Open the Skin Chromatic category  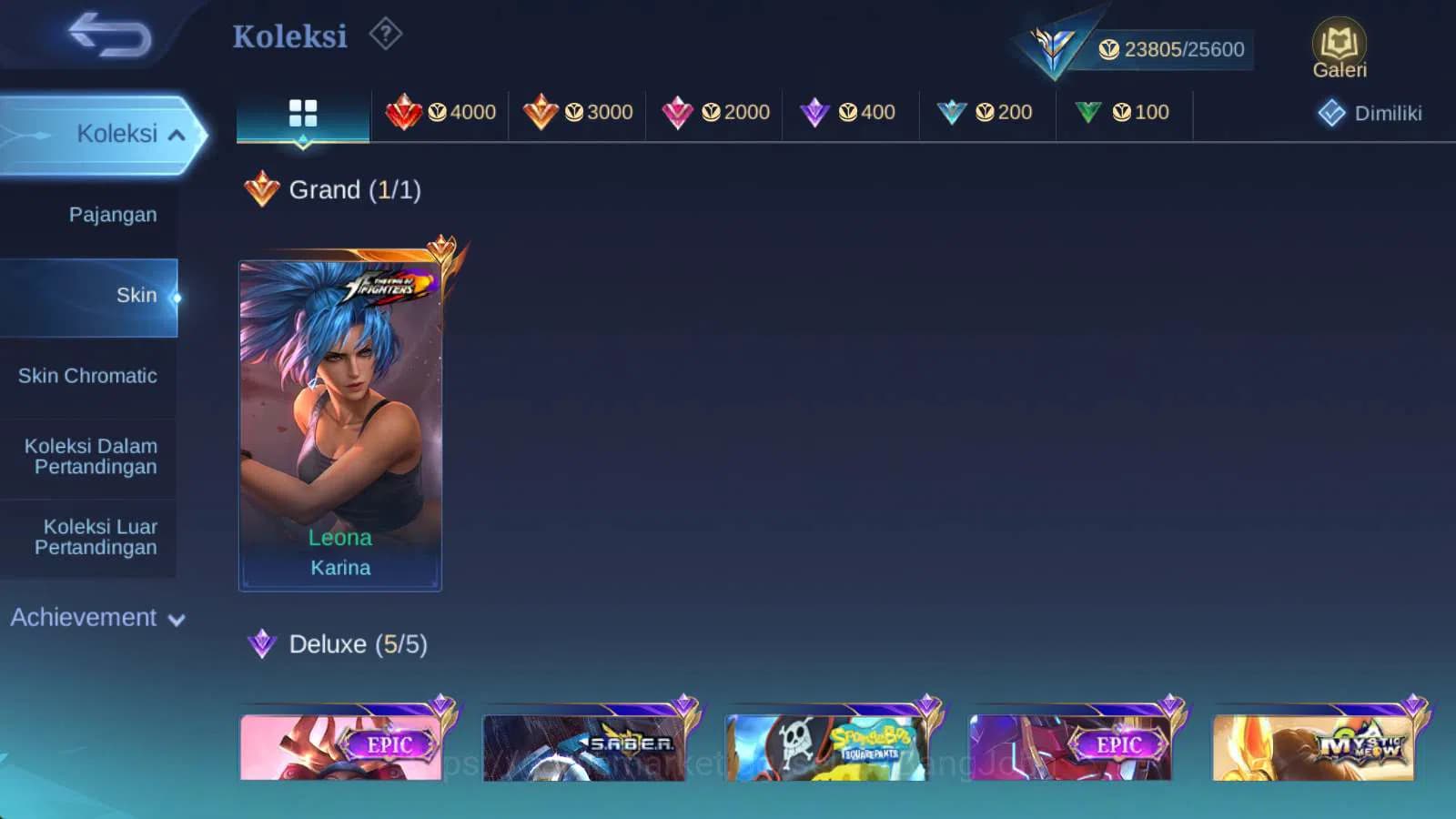click(87, 376)
